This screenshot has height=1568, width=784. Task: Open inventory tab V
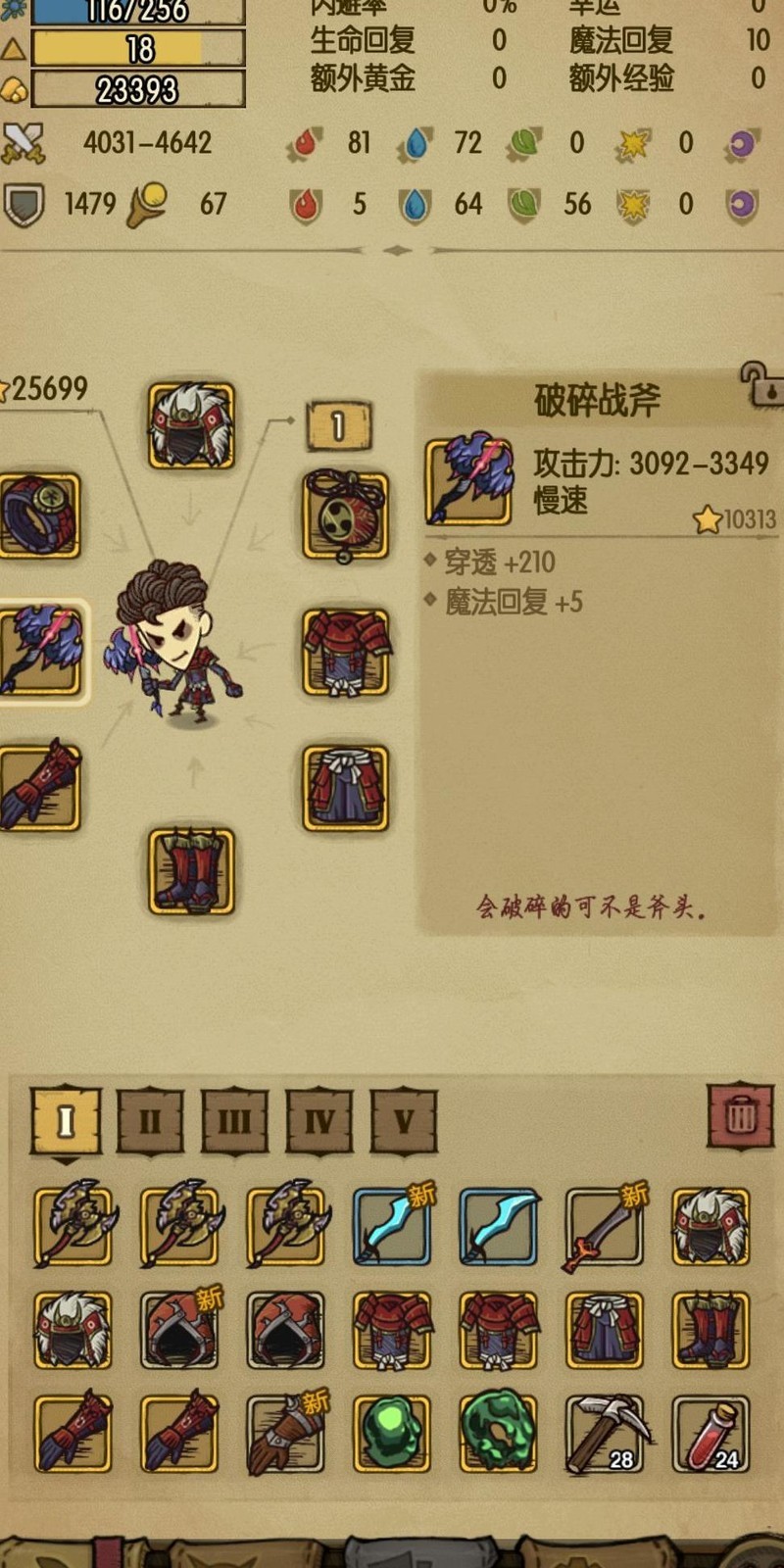point(404,1119)
